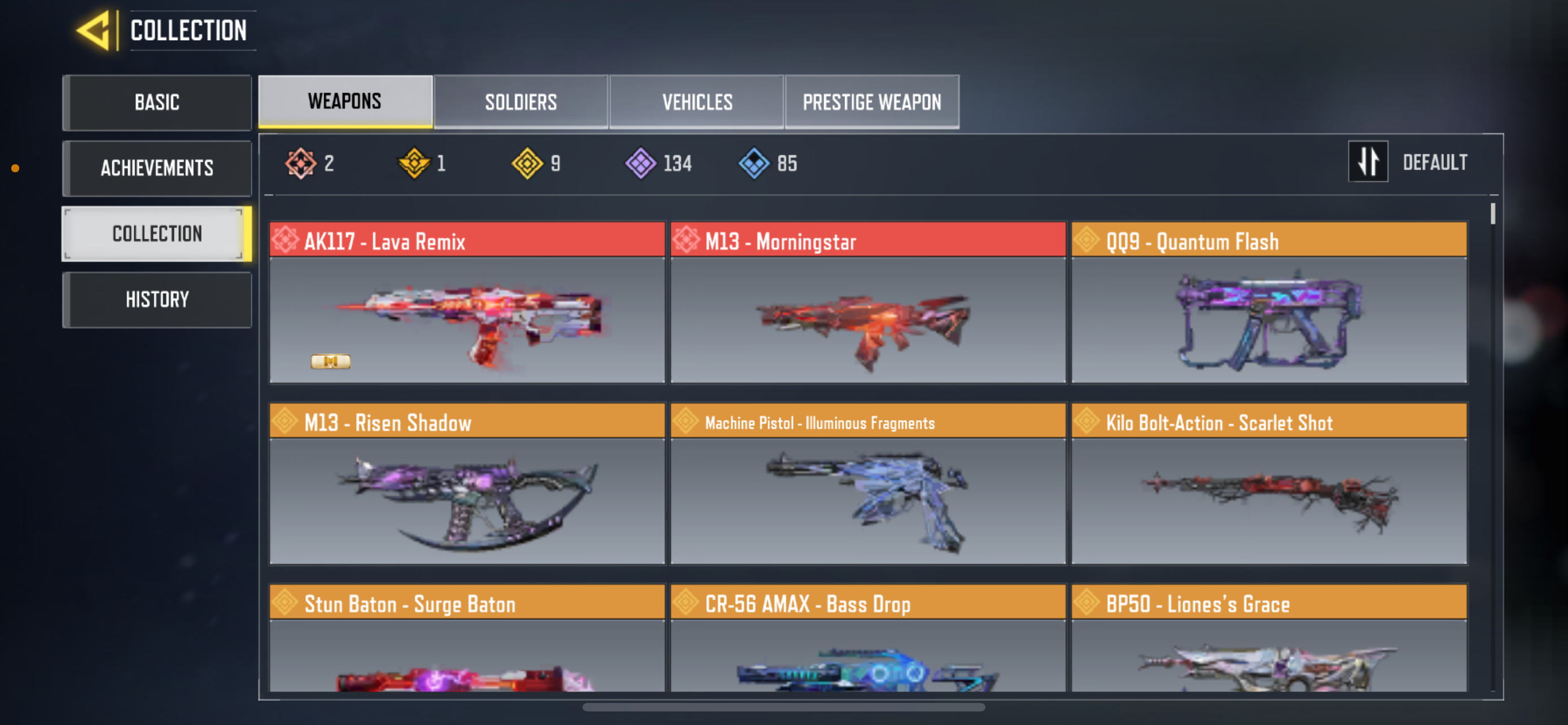Click the sort arrows icon beside DEFAULT
1568x725 pixels.
[1368, 161]
